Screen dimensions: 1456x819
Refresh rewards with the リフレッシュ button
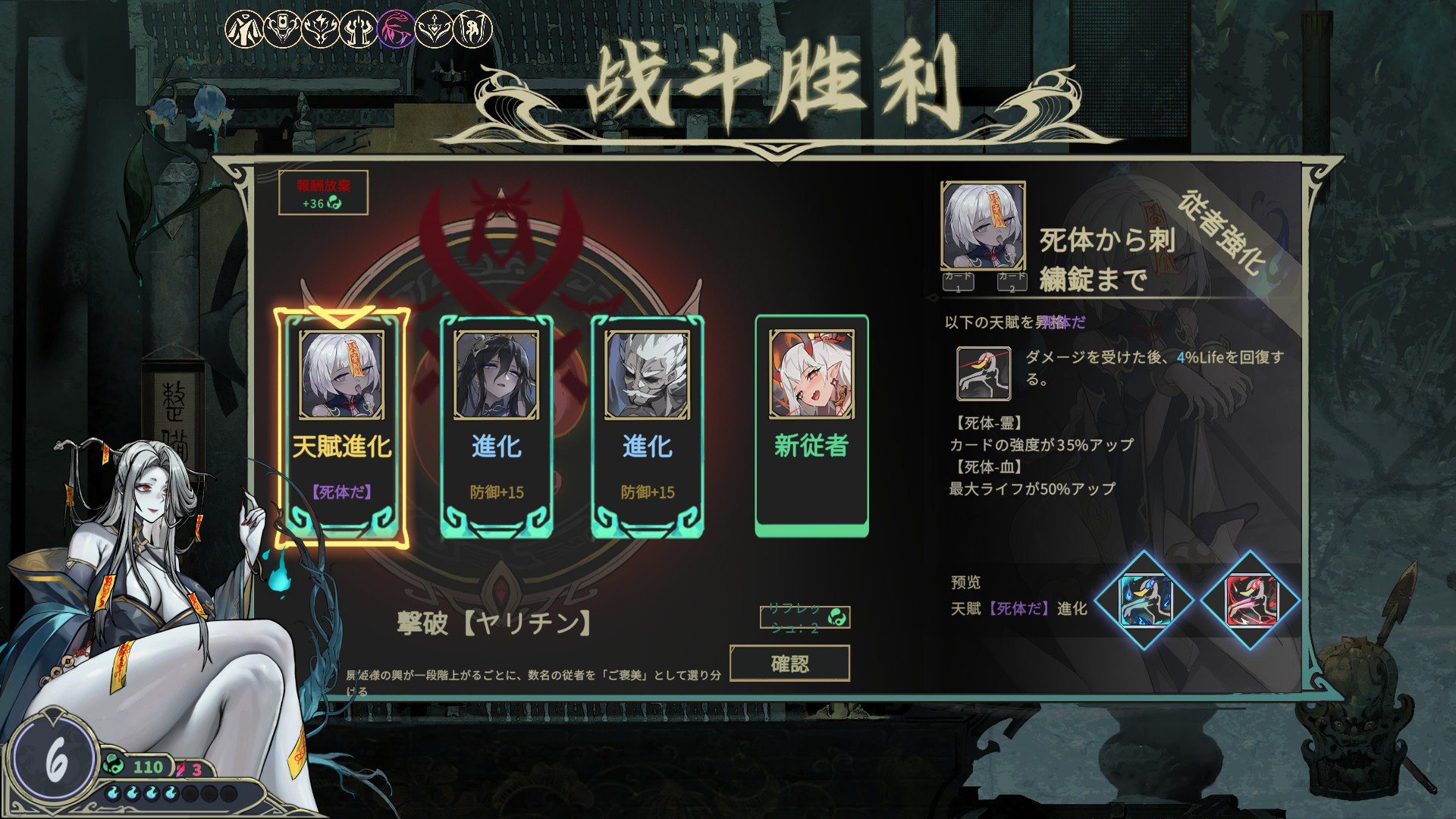(805, 617)
